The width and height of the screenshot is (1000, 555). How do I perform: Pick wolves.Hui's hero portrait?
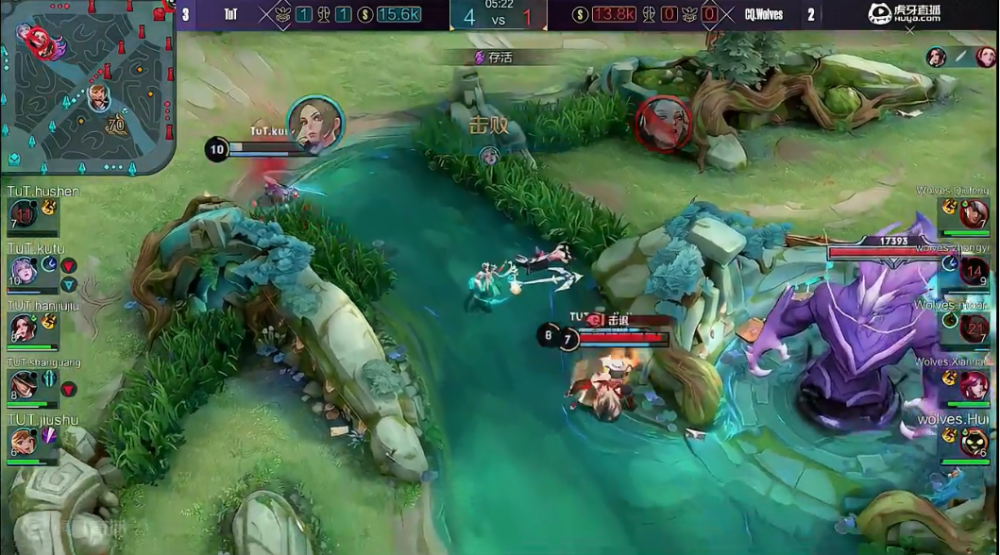[x=974, y=441]
